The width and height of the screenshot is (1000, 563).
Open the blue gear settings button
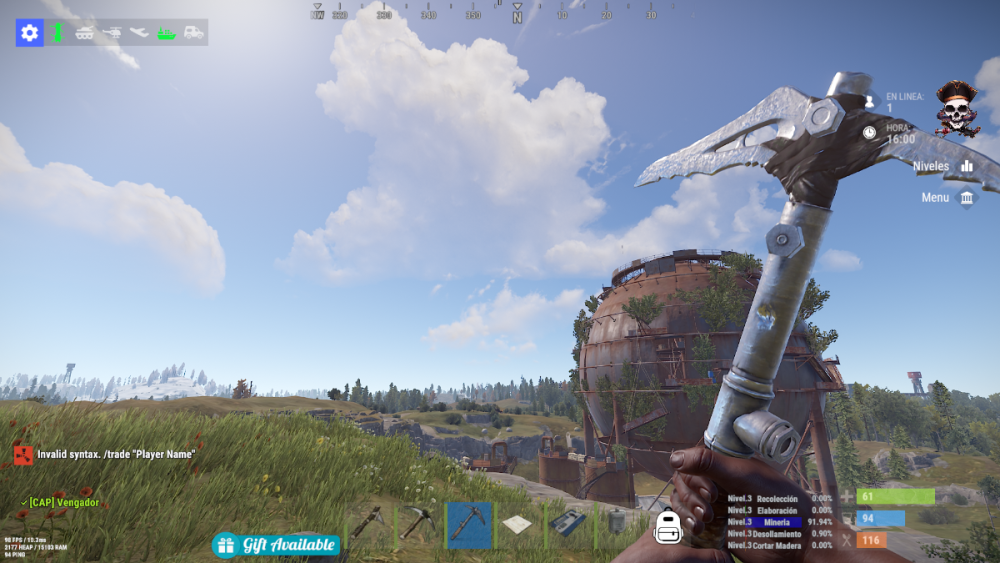[30, 33]
